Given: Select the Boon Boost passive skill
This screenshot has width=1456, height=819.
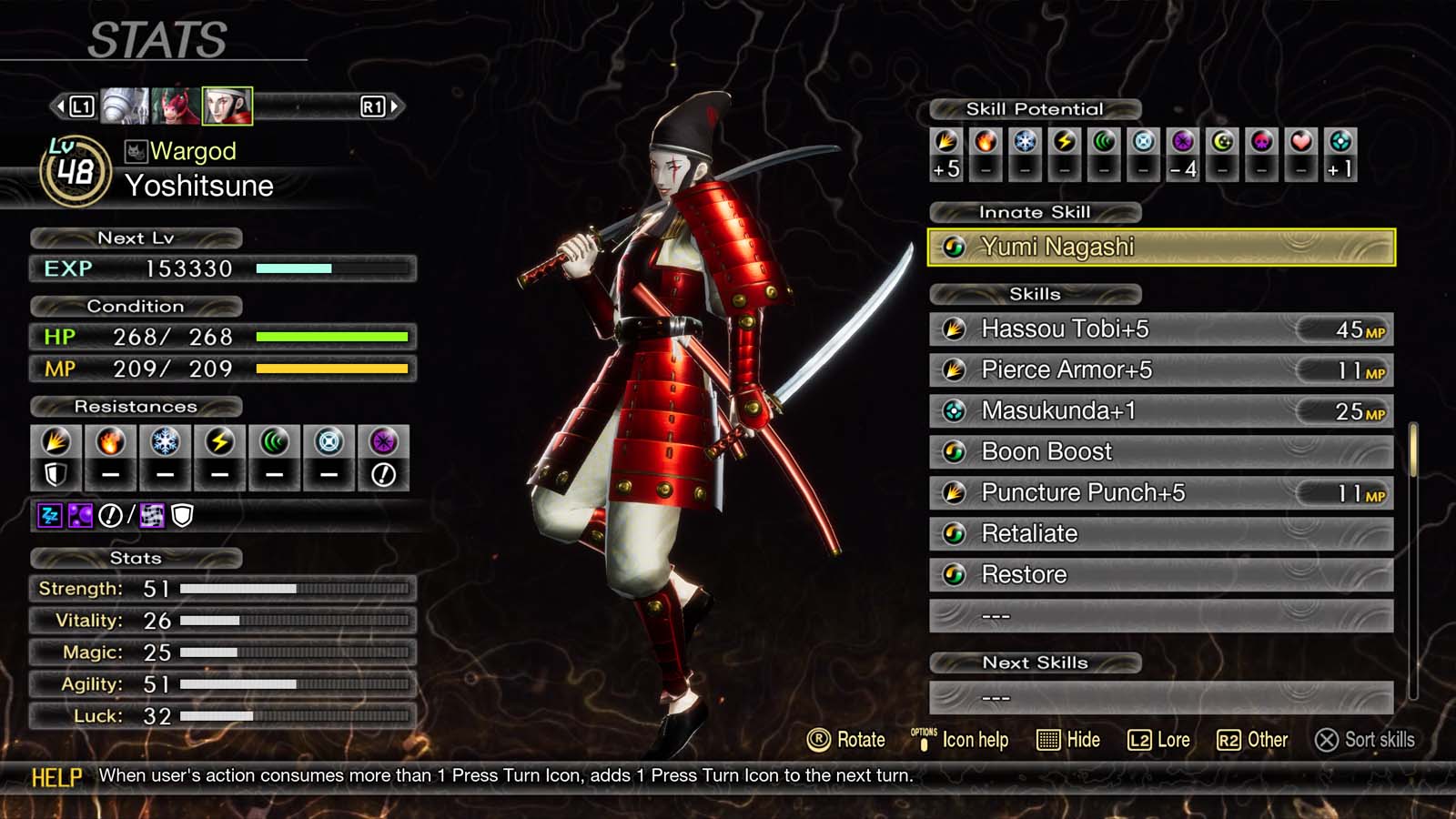Looking at the screenshot, I should [x=1160, y=452].
